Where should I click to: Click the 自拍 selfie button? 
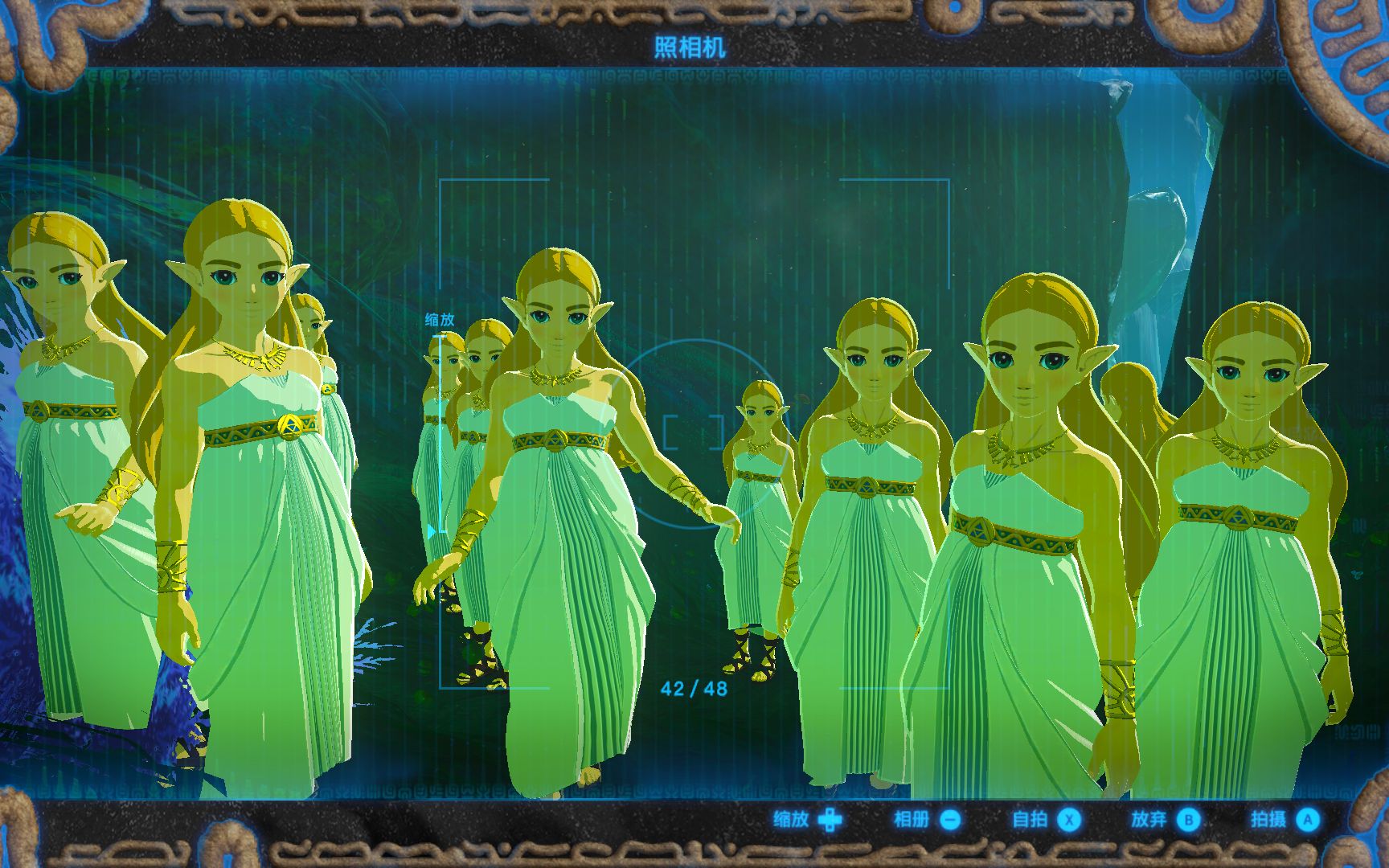coord(1031,821)
